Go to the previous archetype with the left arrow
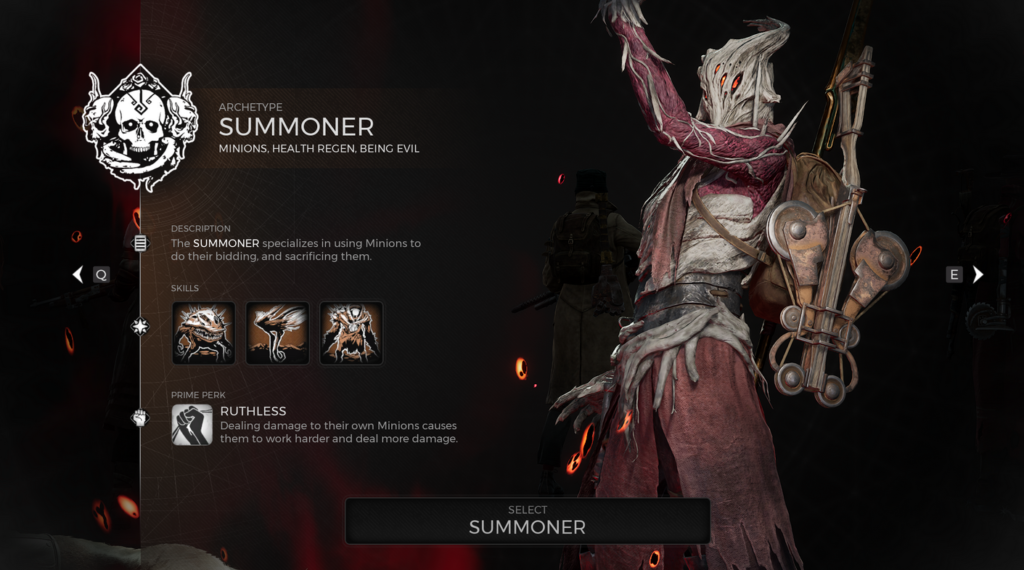 pyautogui.click(x=78, y=274)
